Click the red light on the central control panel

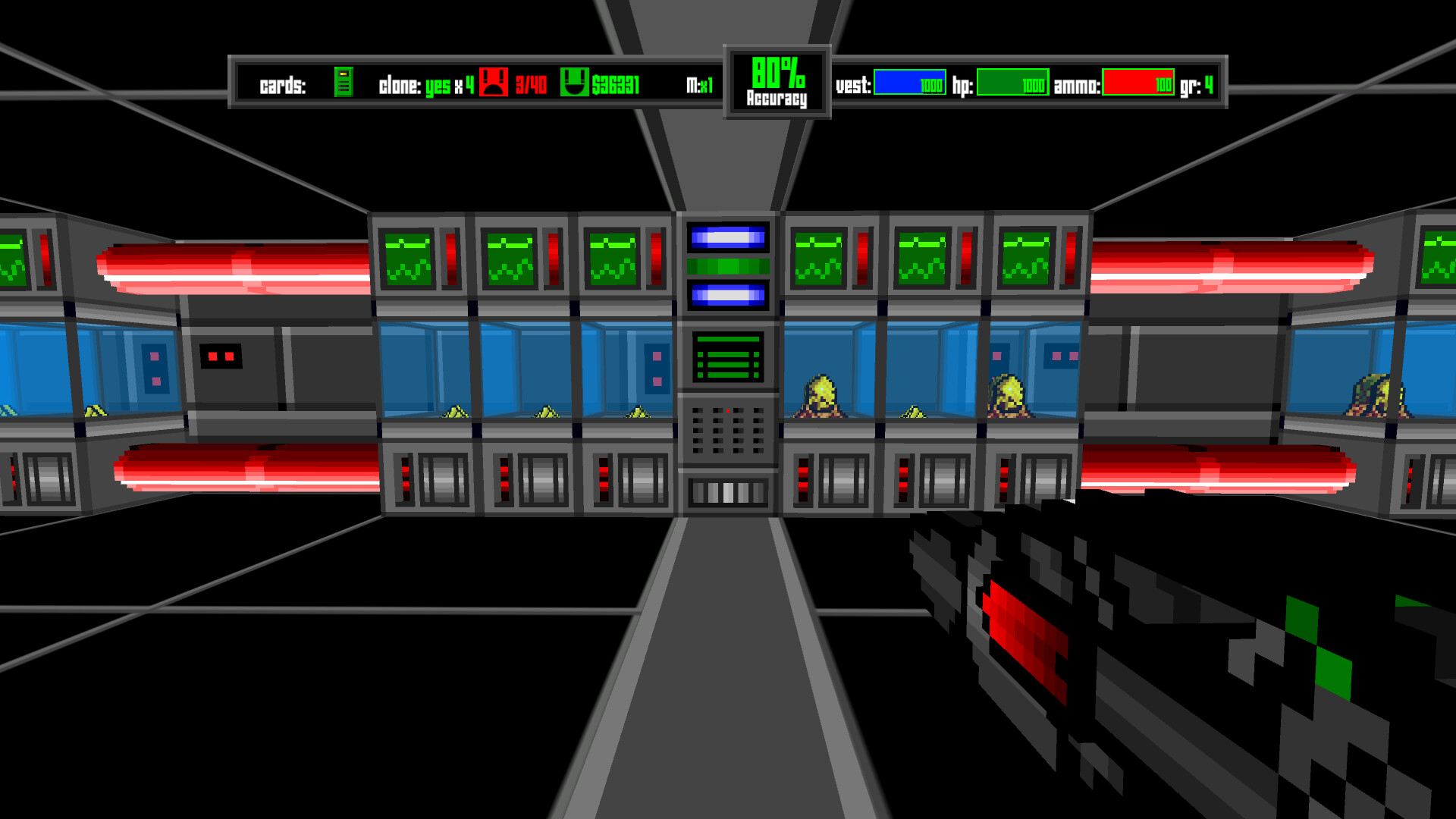[730, 410]
